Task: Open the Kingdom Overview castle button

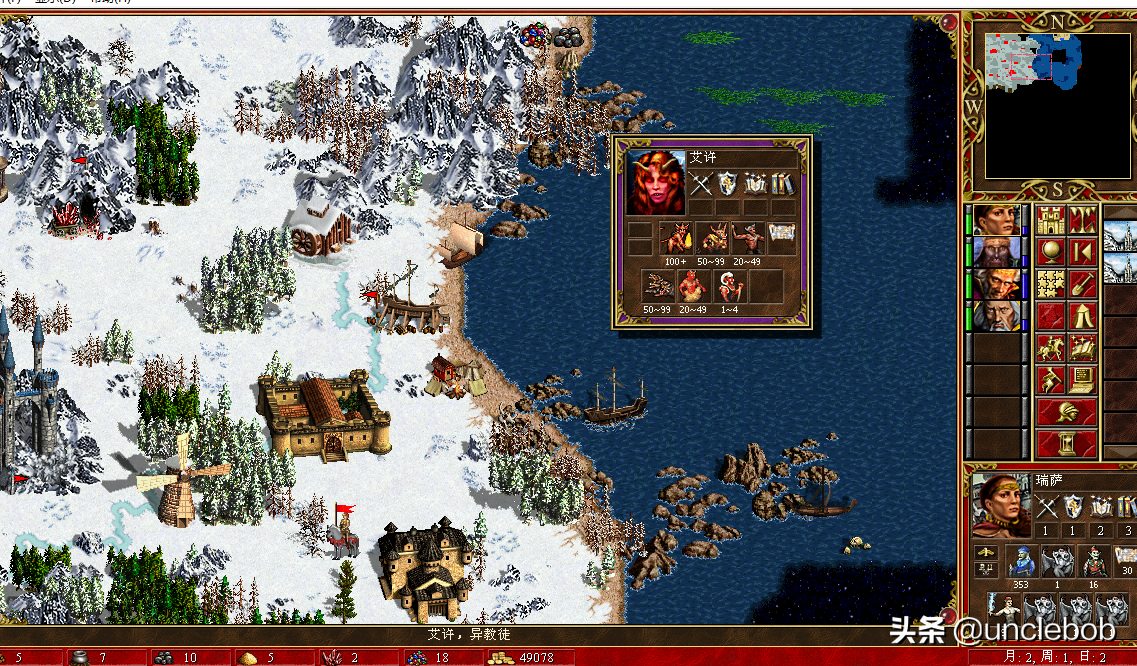Action: click(x=1050, y=220)
